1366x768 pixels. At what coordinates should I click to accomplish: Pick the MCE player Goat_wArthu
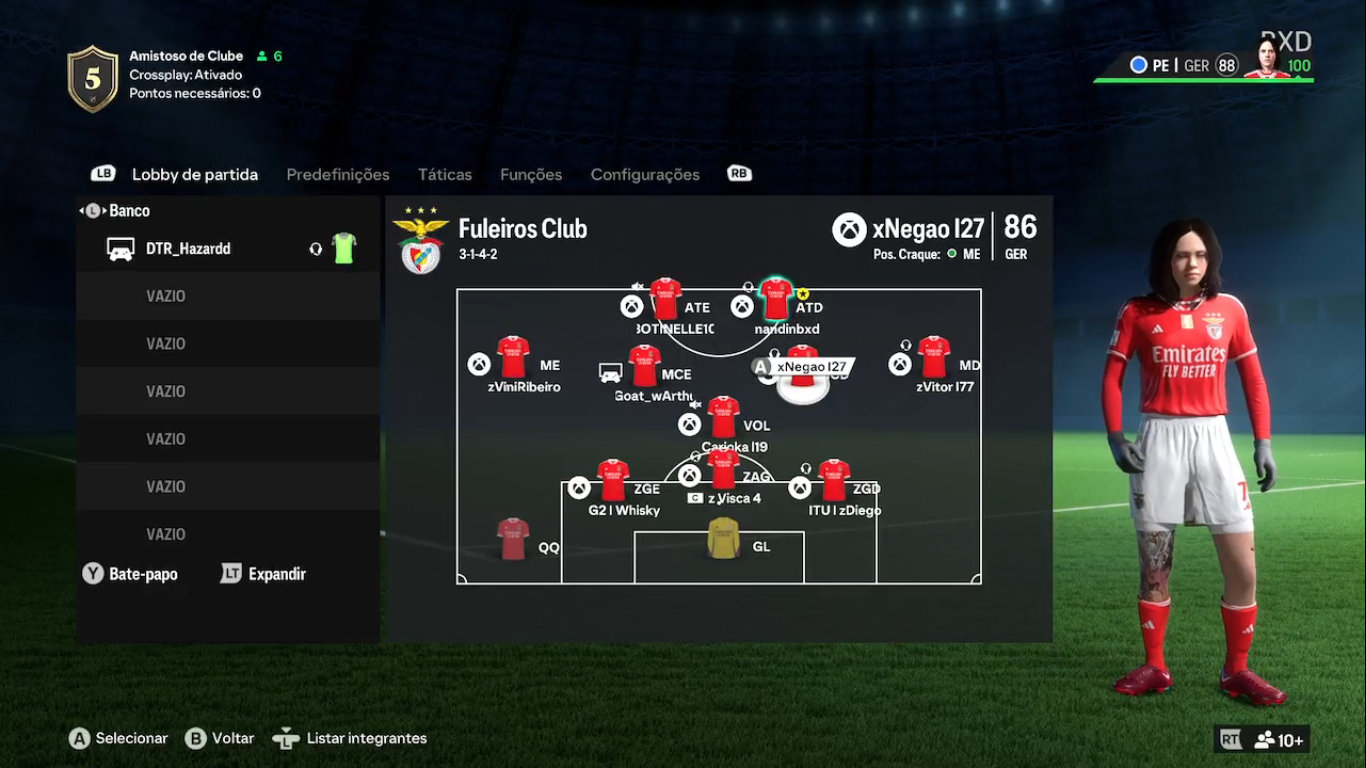(644, 366)
